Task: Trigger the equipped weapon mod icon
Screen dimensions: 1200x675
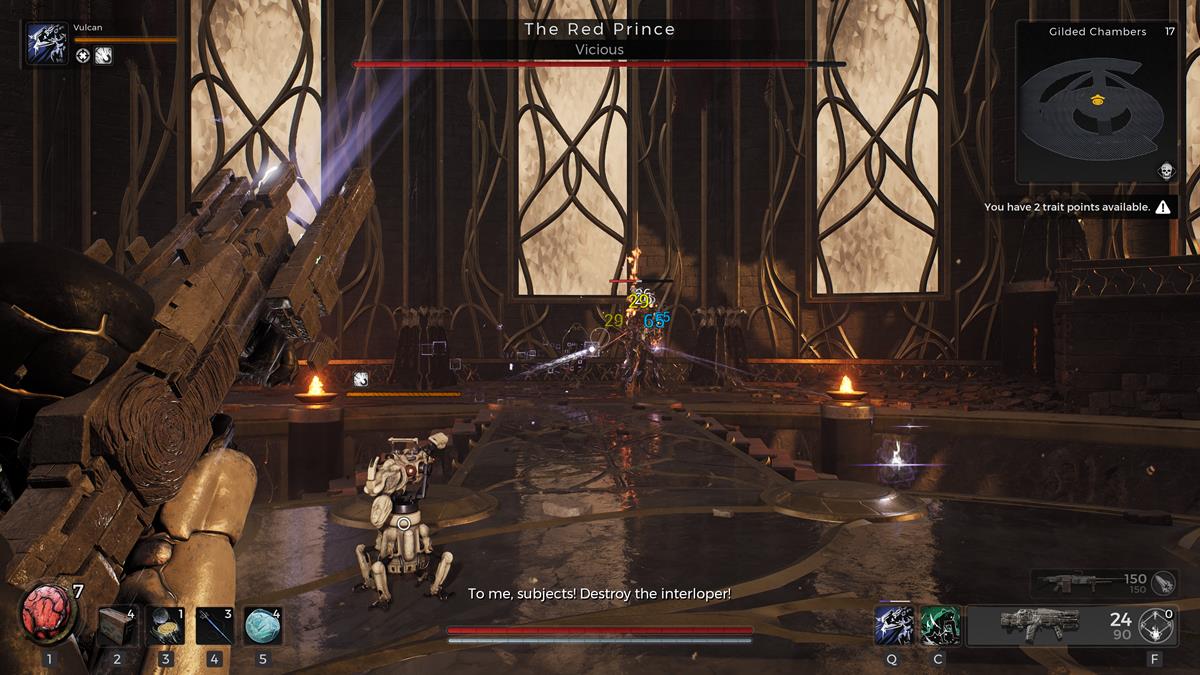Action: point(1159,626)
